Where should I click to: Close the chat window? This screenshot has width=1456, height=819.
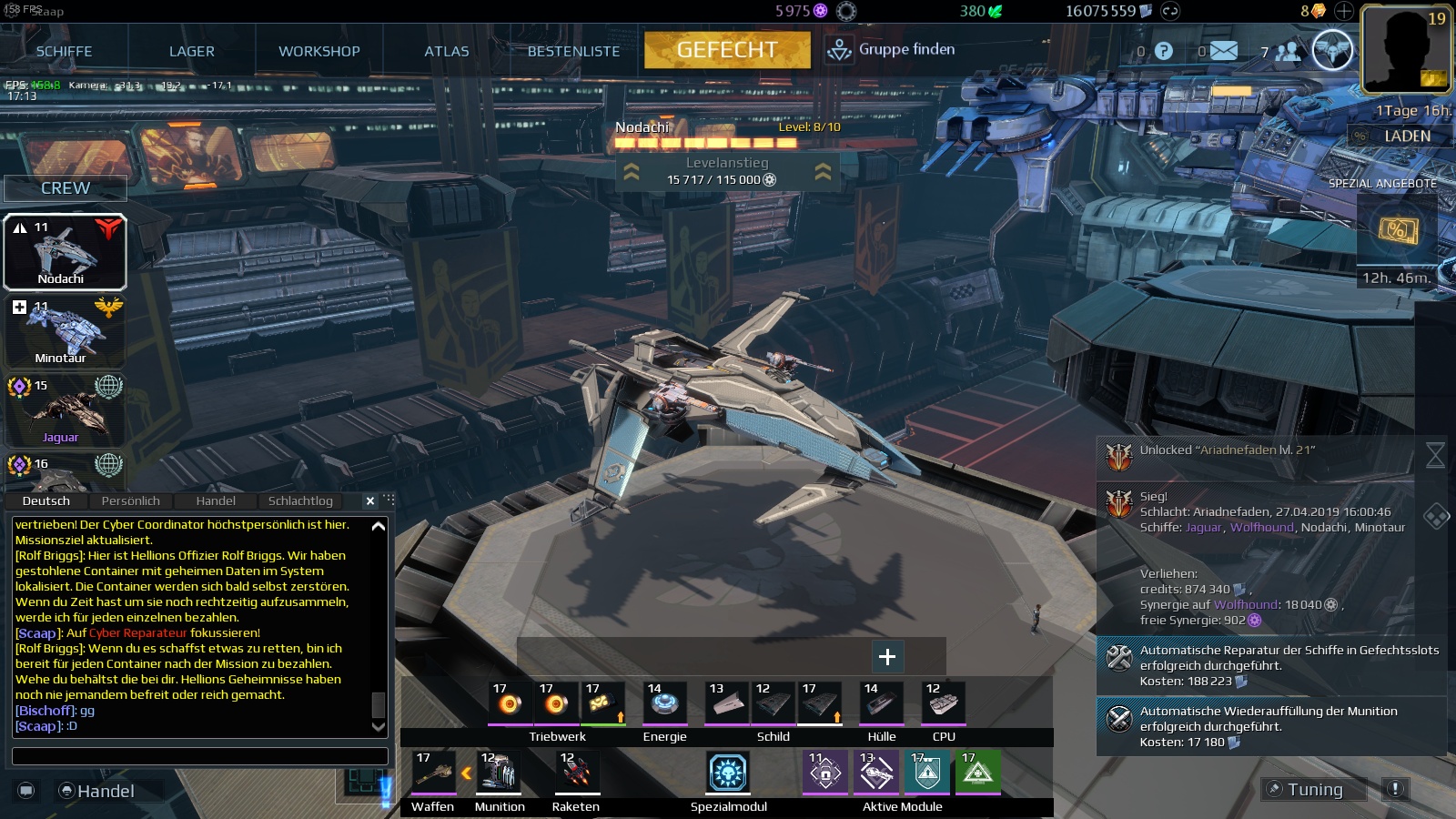[370, 500]
